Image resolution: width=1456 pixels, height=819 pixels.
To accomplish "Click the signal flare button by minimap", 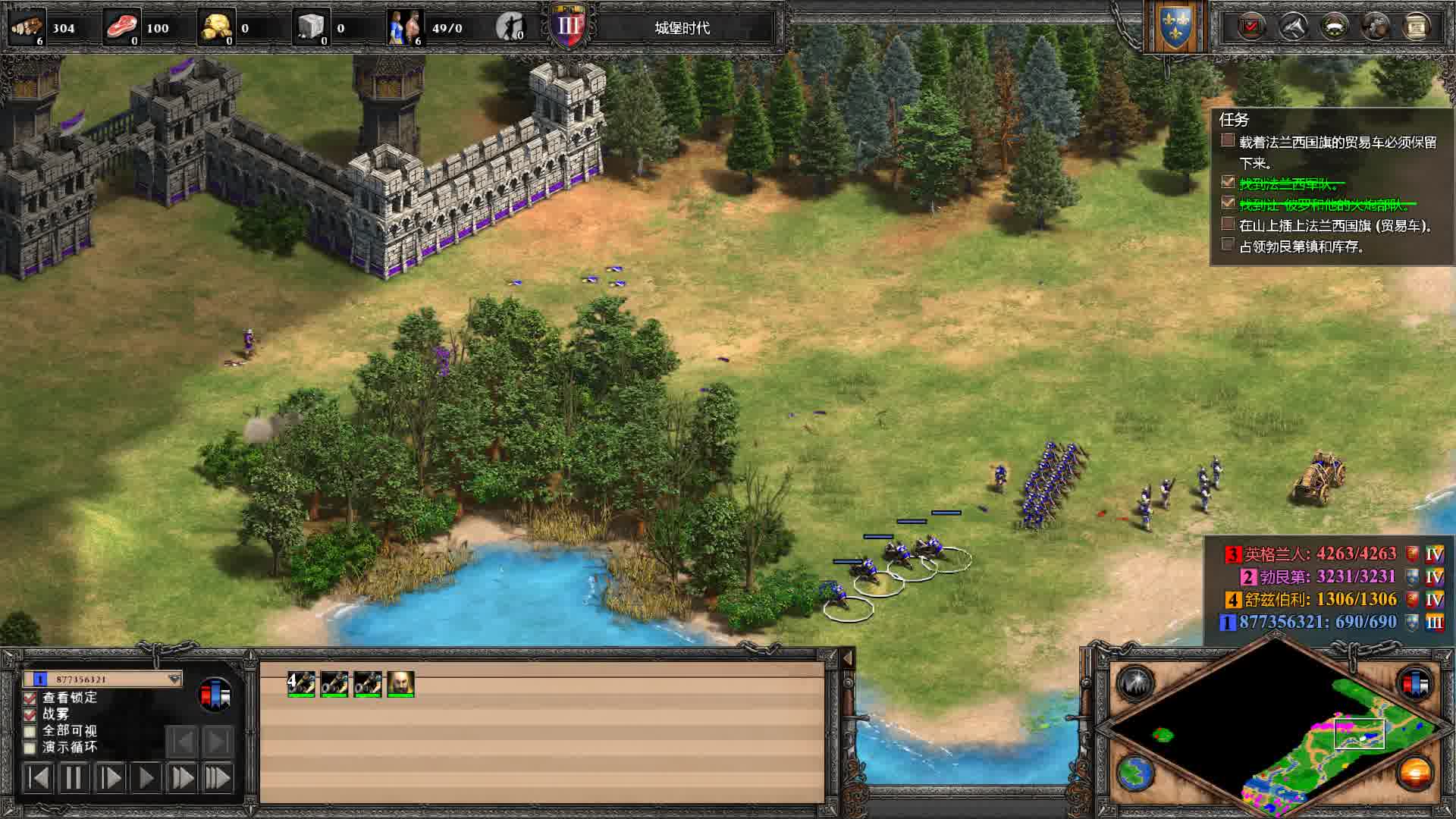I will 1135,683.
